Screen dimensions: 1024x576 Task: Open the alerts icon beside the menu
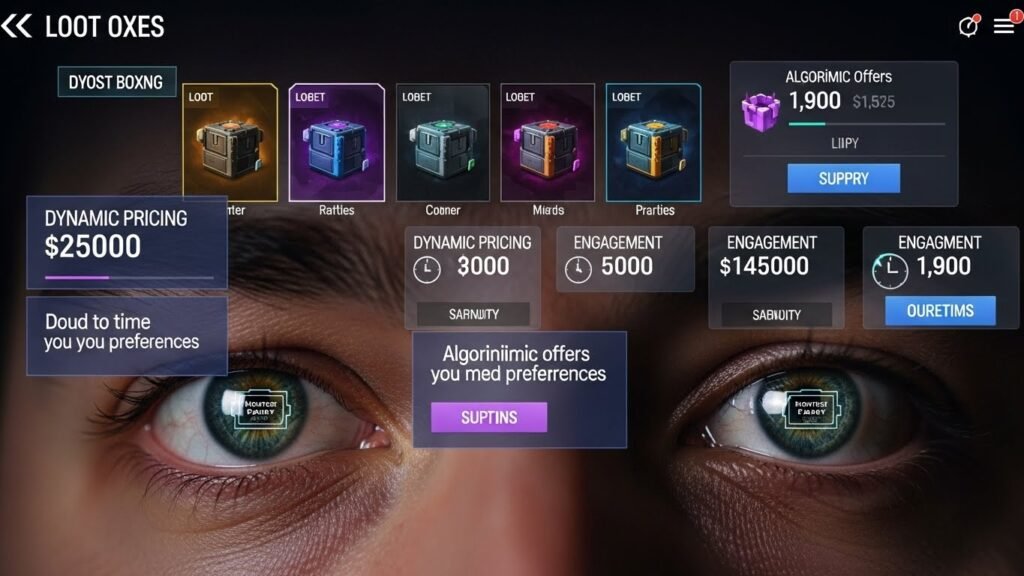tap(968, 27)
